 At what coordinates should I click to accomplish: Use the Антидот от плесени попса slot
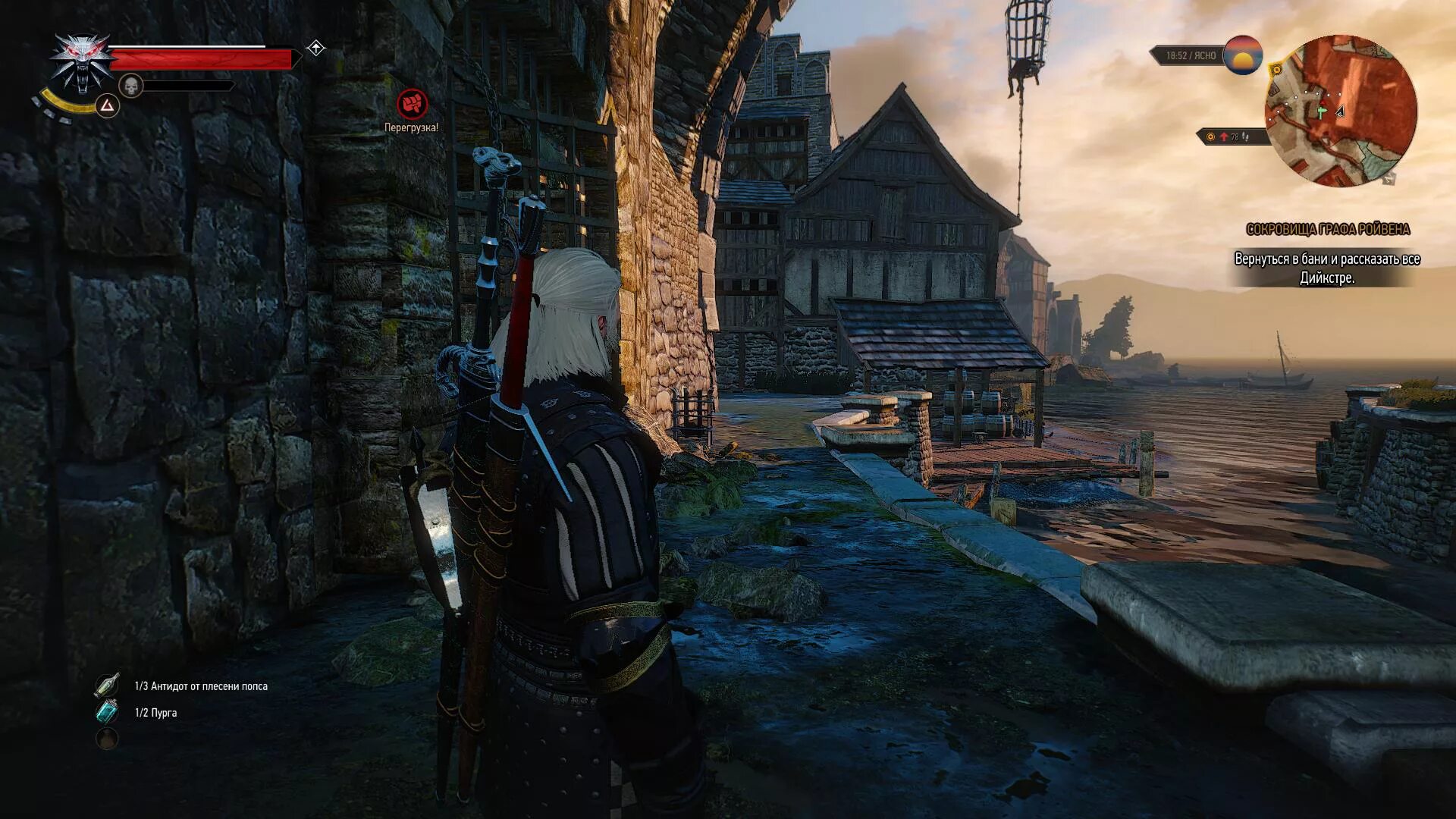point(108,686)
